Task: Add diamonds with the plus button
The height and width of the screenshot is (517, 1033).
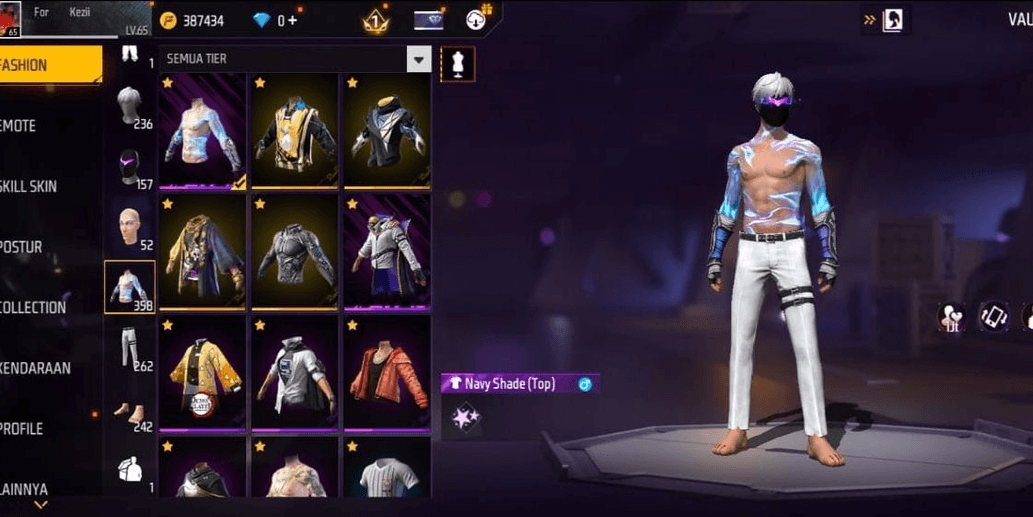Action: pos(292,20)
